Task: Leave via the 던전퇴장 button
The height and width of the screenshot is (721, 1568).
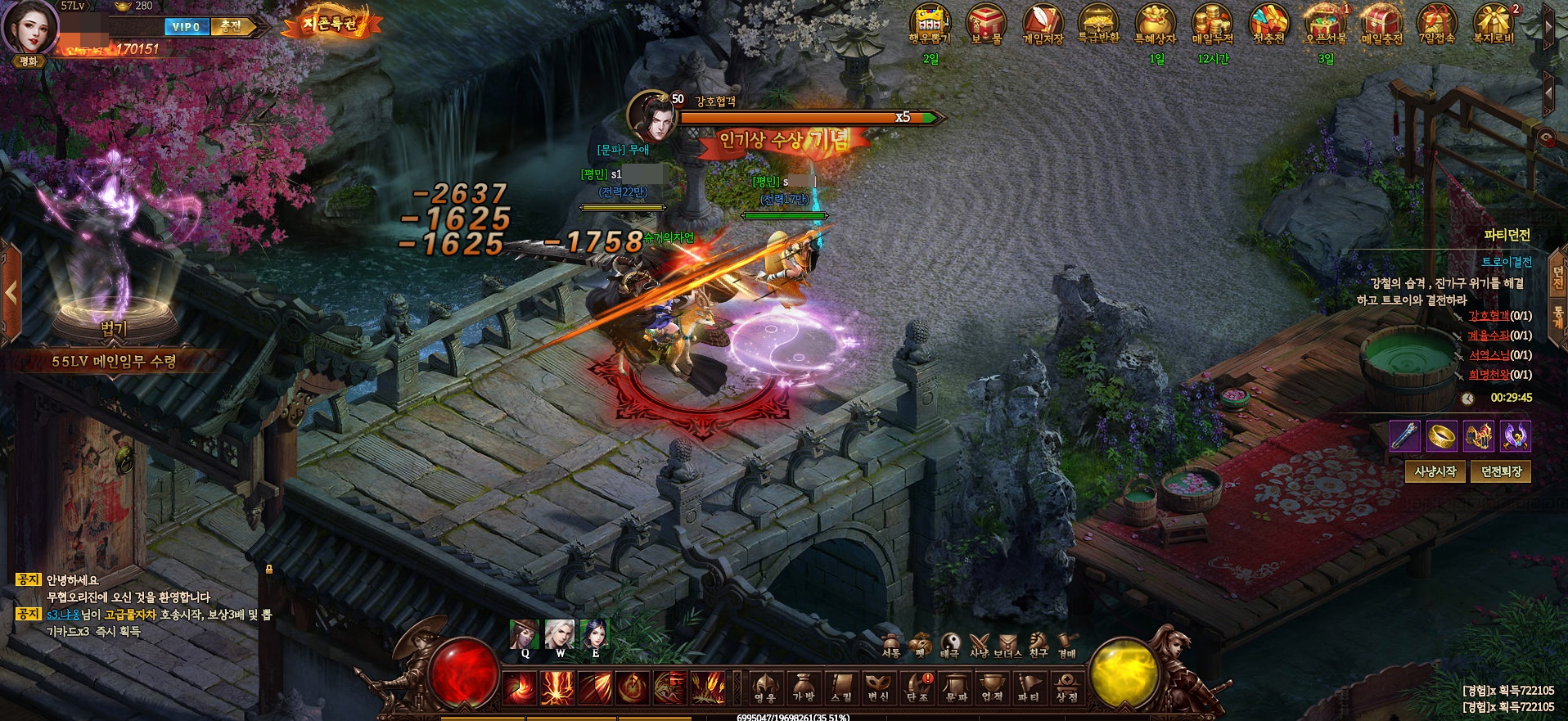Action: coord(1501,471)
